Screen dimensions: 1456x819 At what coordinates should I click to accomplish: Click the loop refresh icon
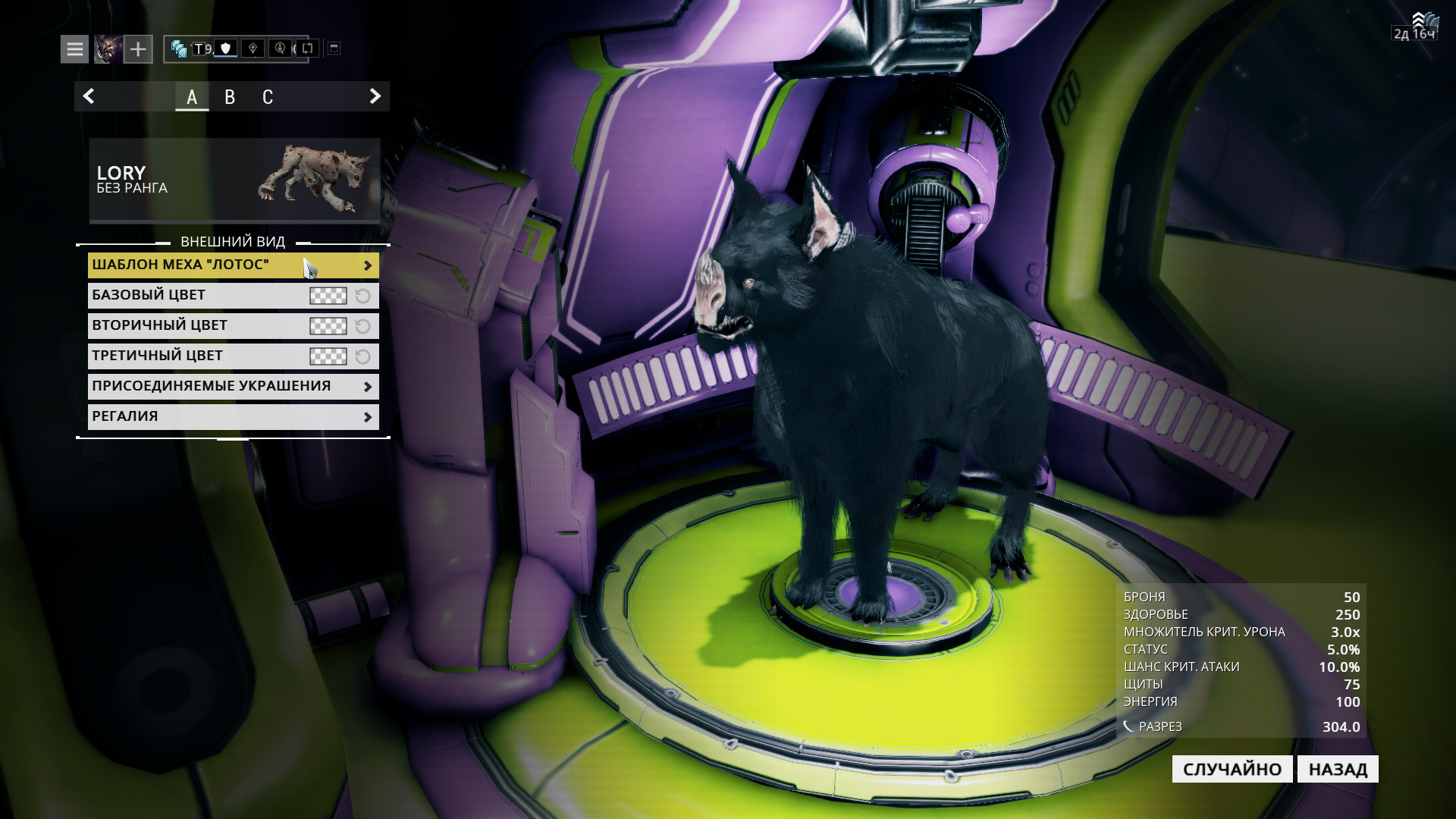click(309, 49)
